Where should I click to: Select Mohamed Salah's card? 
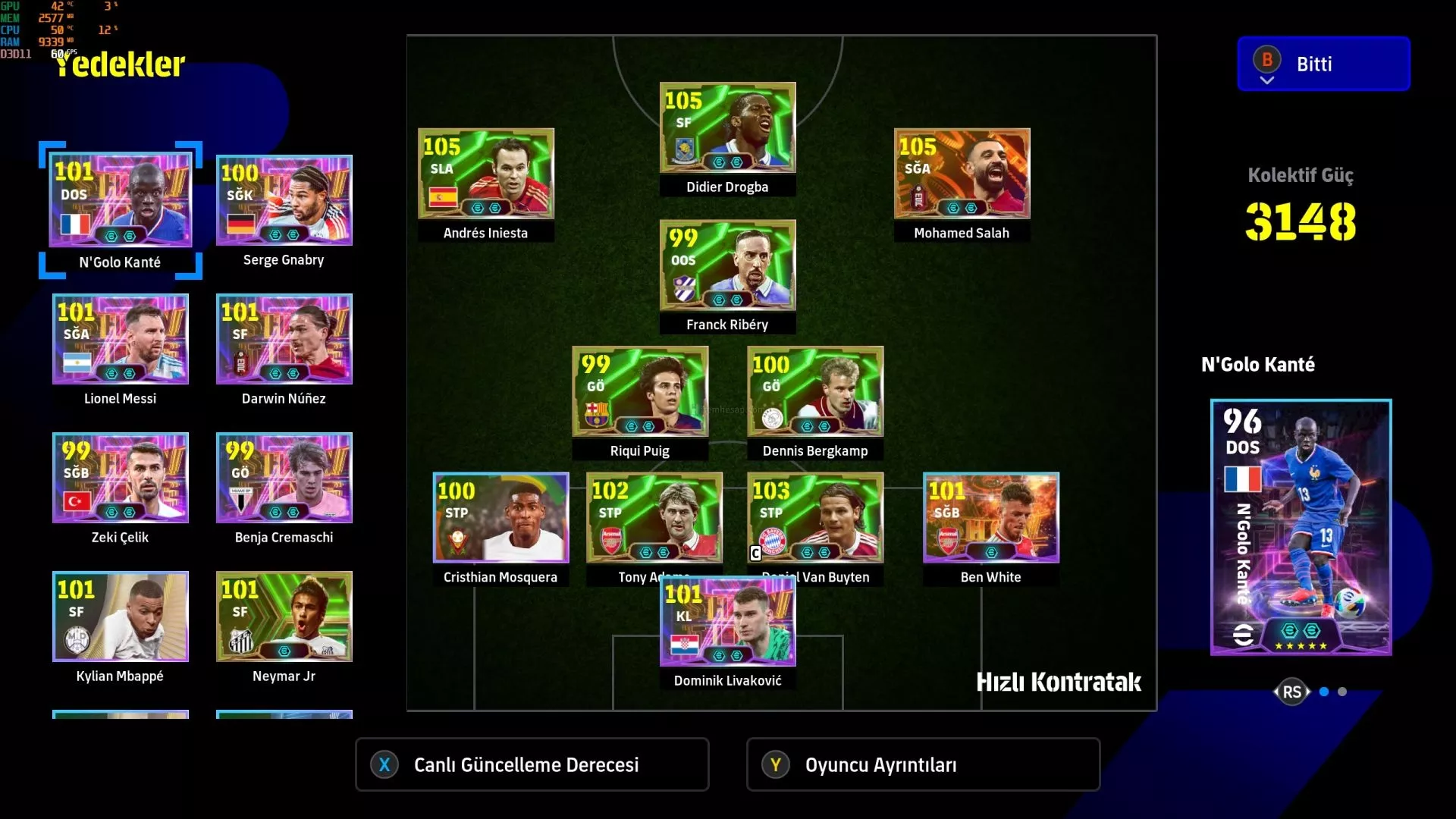click(x=962, y=174)
